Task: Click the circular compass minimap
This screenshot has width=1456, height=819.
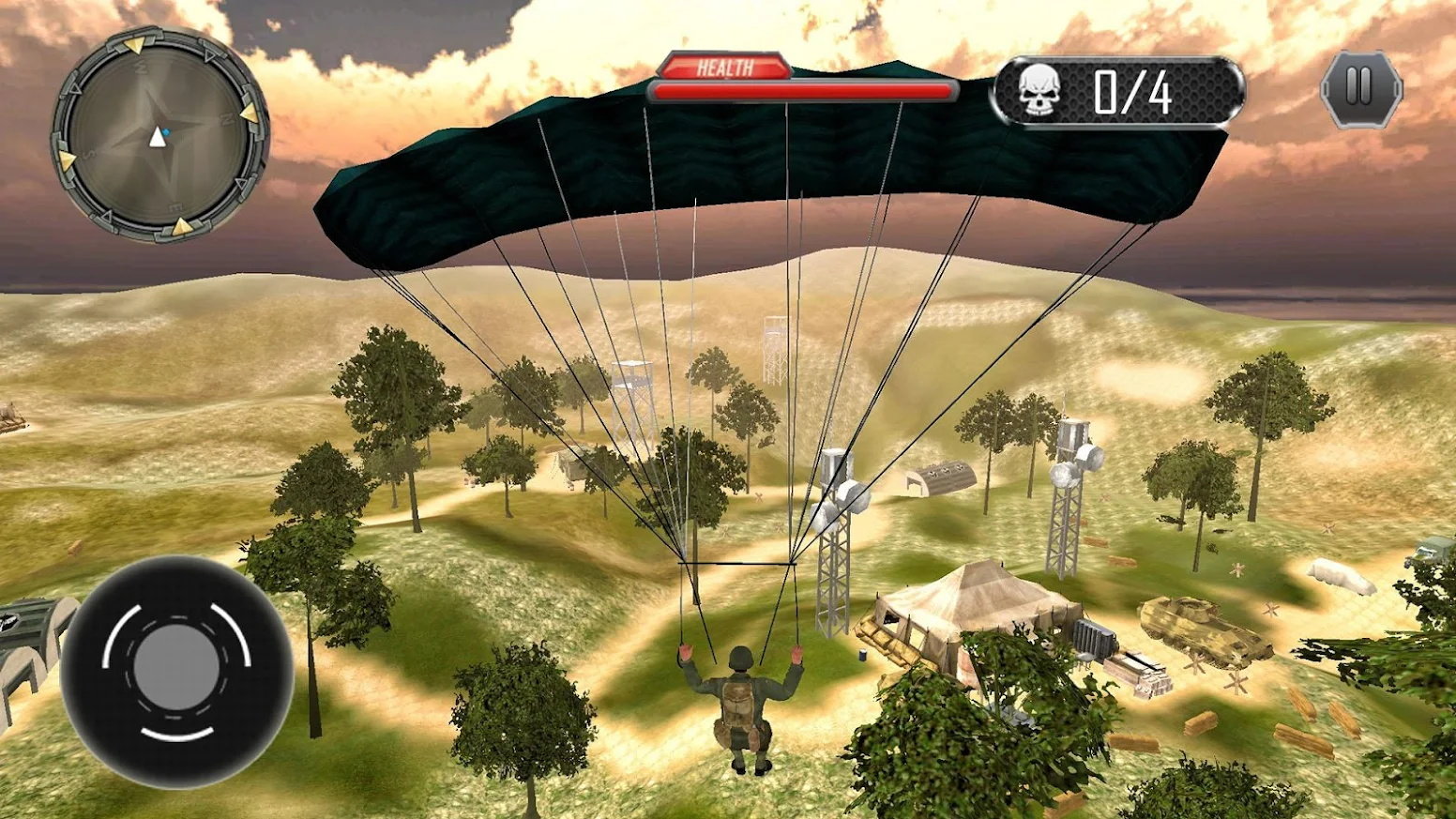Action: (x=159, y=134)
